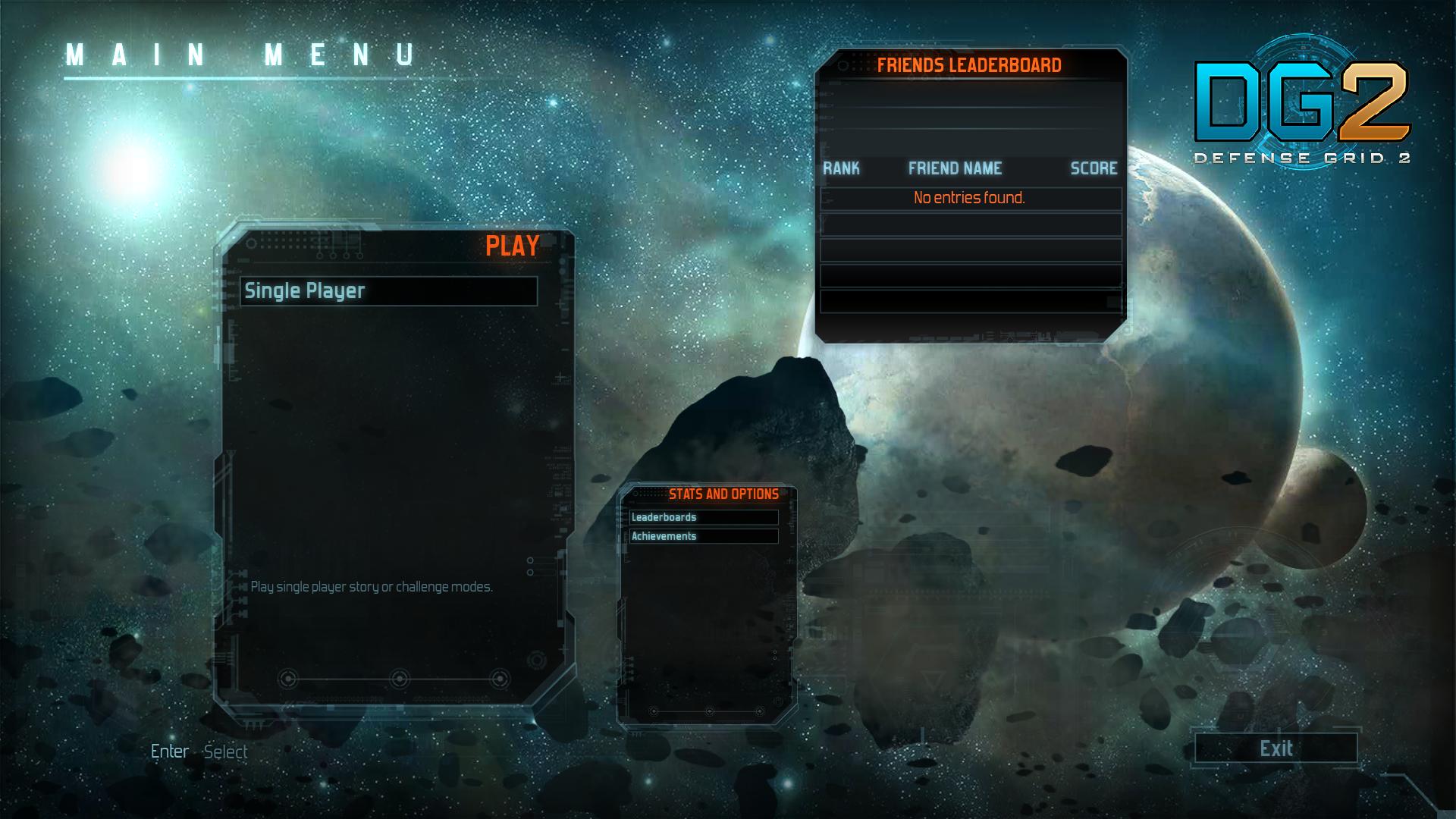Click the No entries found row
Viewport: 1456px width, 819px height.
(x=969, y=197)
